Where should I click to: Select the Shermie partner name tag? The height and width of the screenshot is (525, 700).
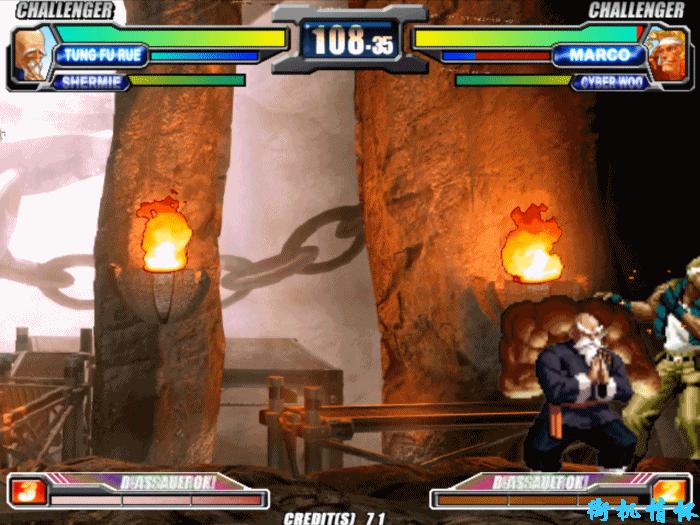[91, 83]
